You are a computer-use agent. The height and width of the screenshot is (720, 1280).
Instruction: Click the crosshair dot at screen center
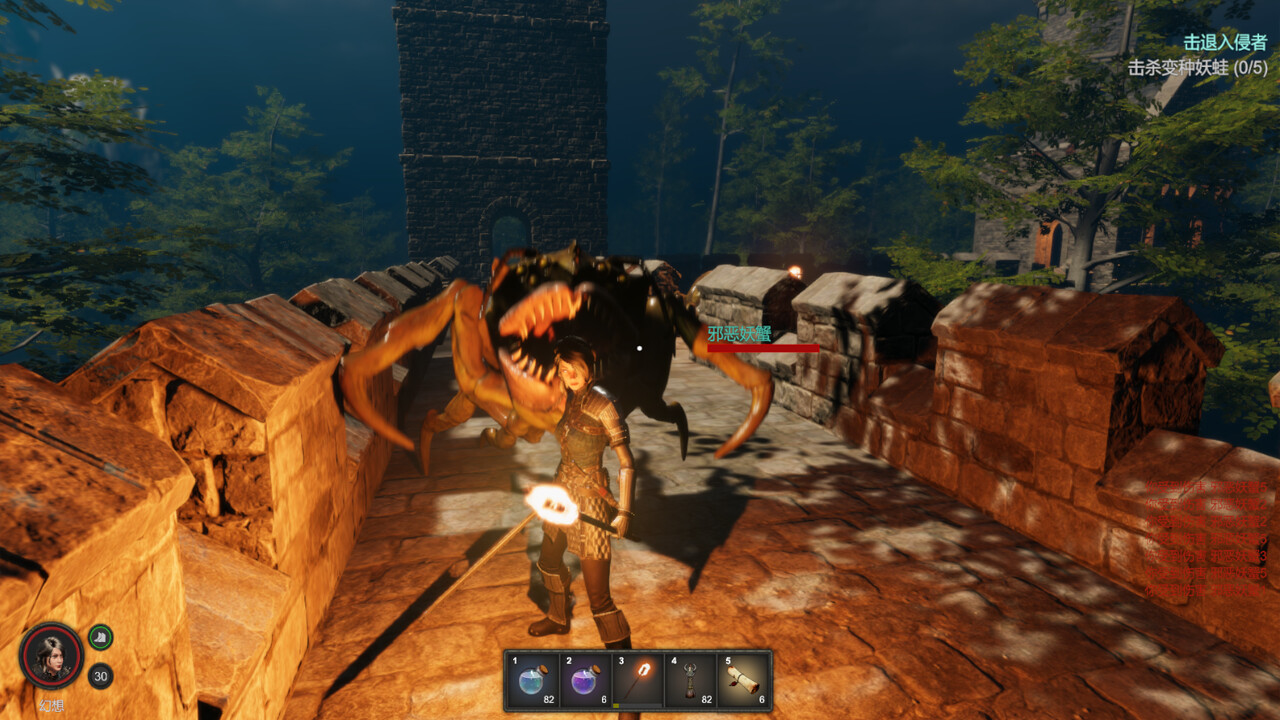[639, 348]
